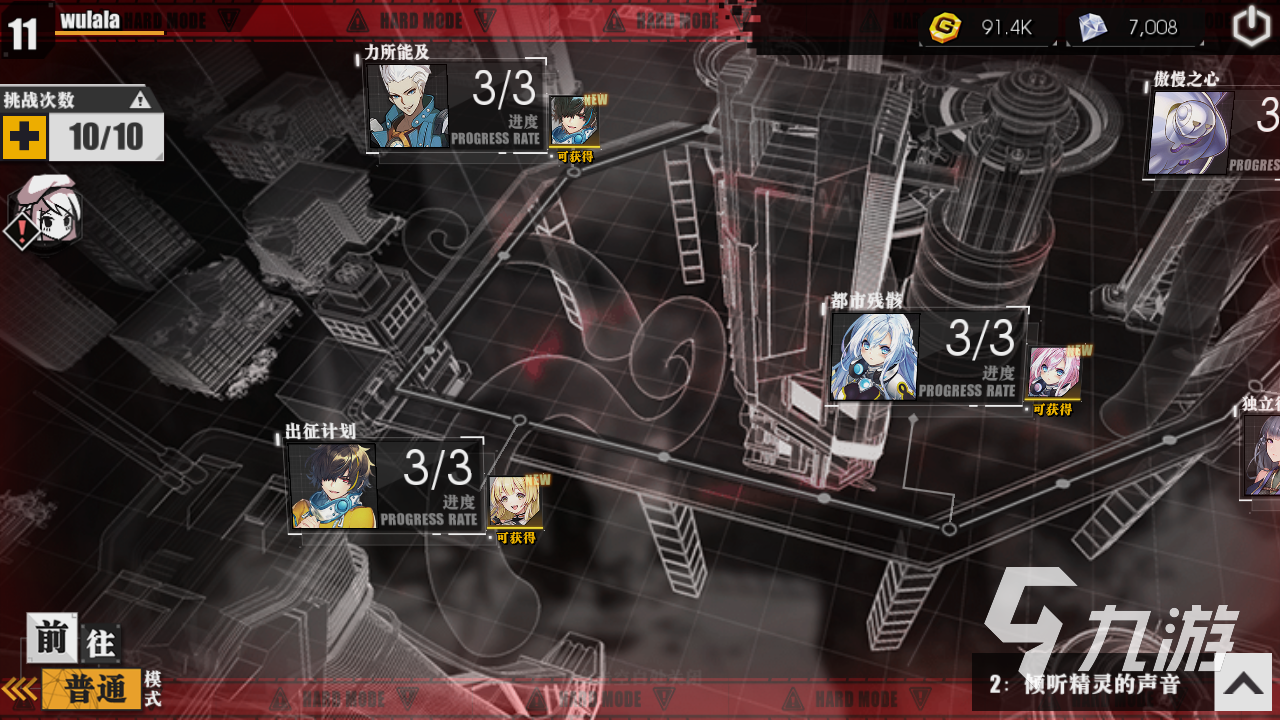Screen dimensions: 1280x720
Task: Enter the 都市残骸 stage
Action: pos(926,357)
